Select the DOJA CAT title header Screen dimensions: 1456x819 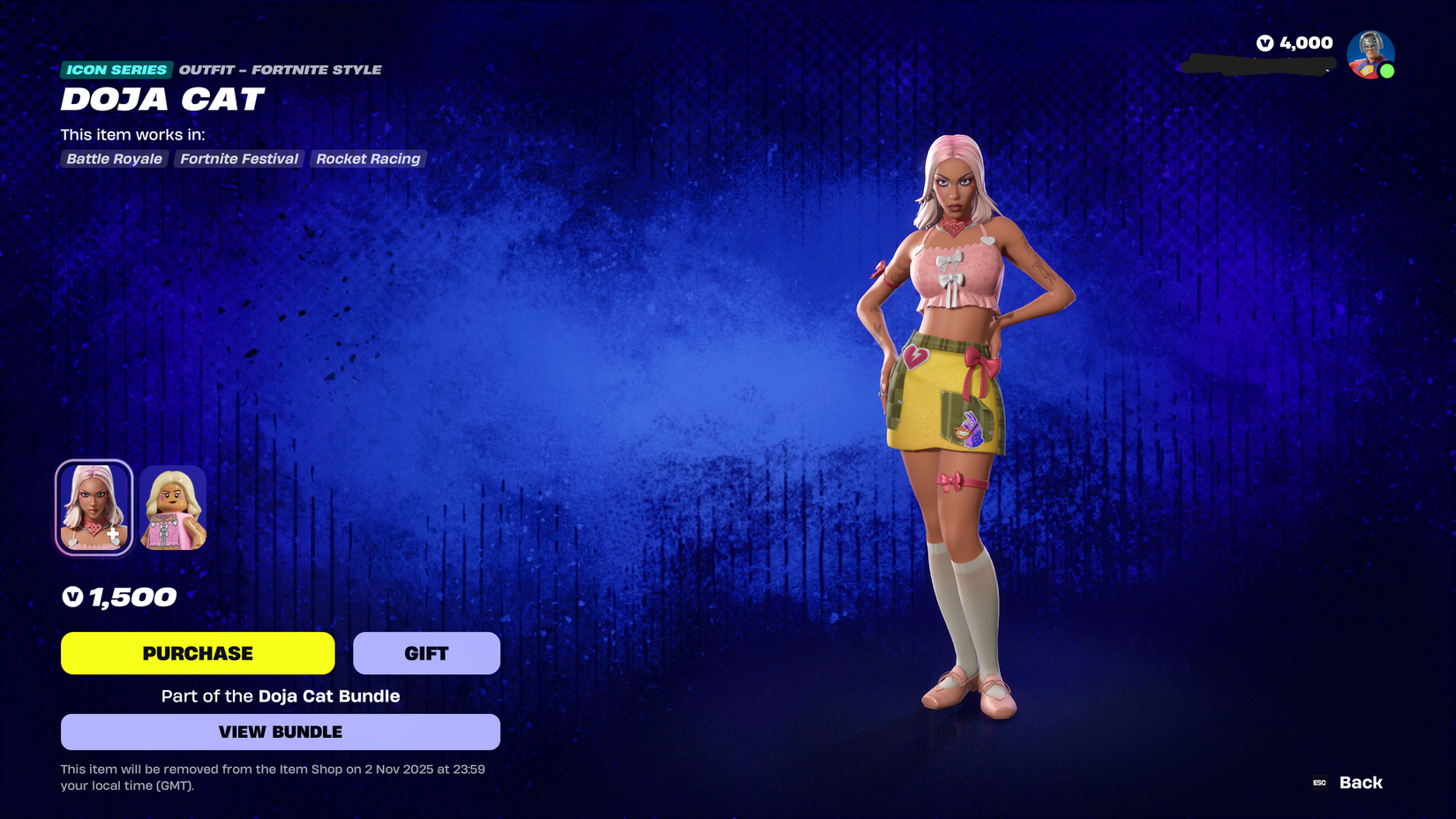[x=162, y=100]
